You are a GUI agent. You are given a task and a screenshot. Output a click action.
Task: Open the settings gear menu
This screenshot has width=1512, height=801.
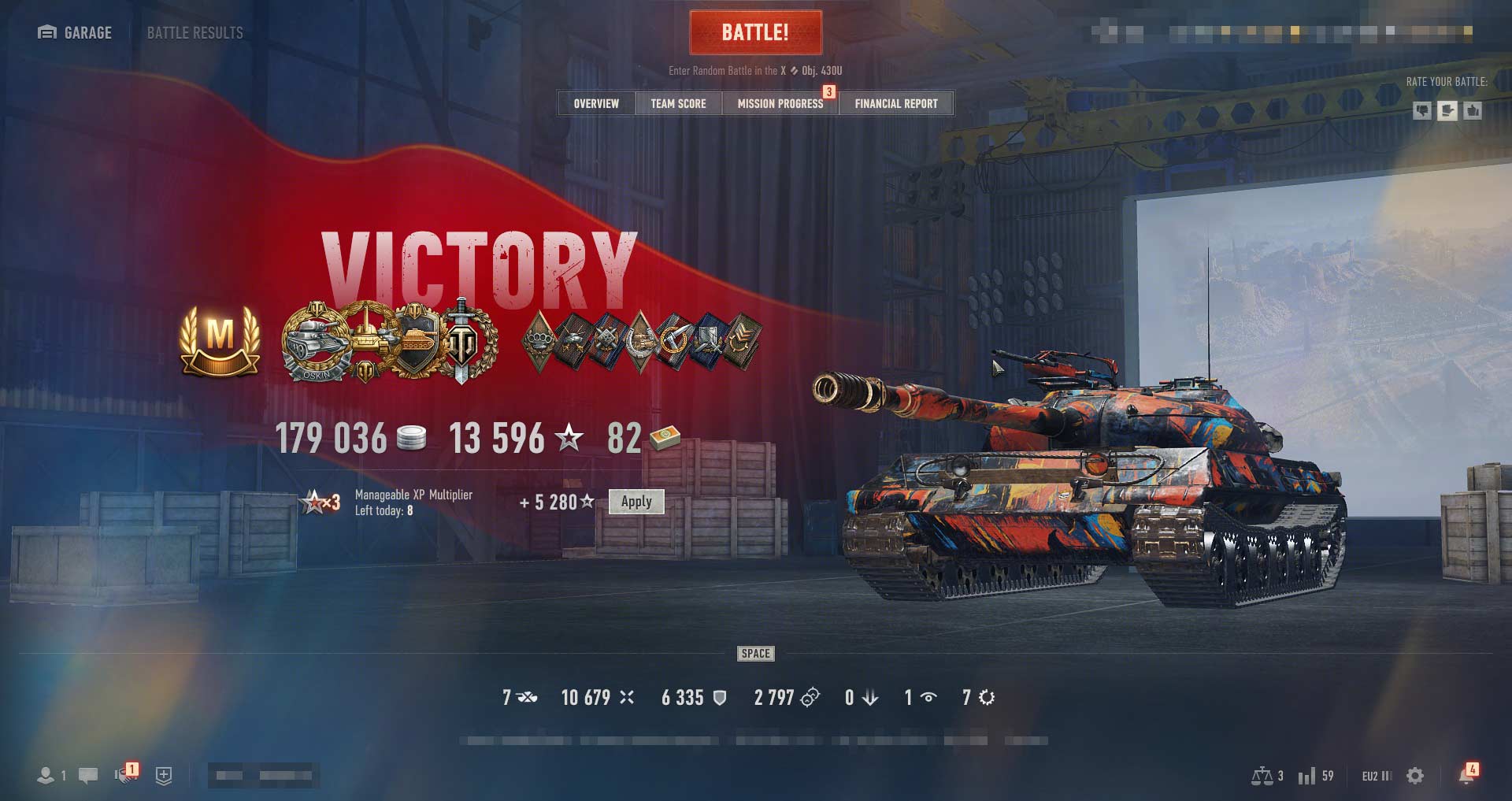point(1414,776)
